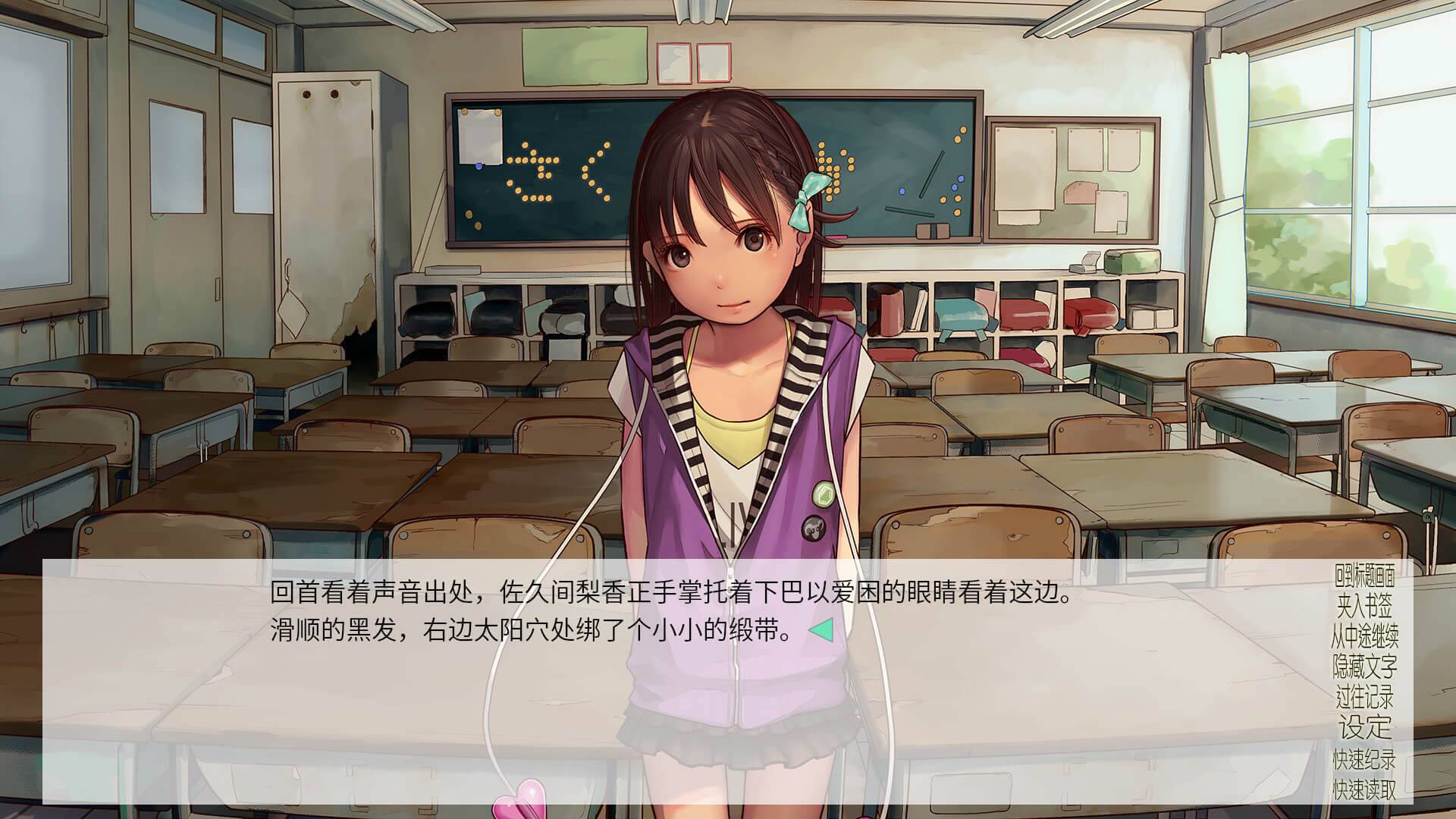Hide the dialogue text with 隐藏文字
The width and height of the screenshot is (1456, 819).
click(x=1364, y=667)
